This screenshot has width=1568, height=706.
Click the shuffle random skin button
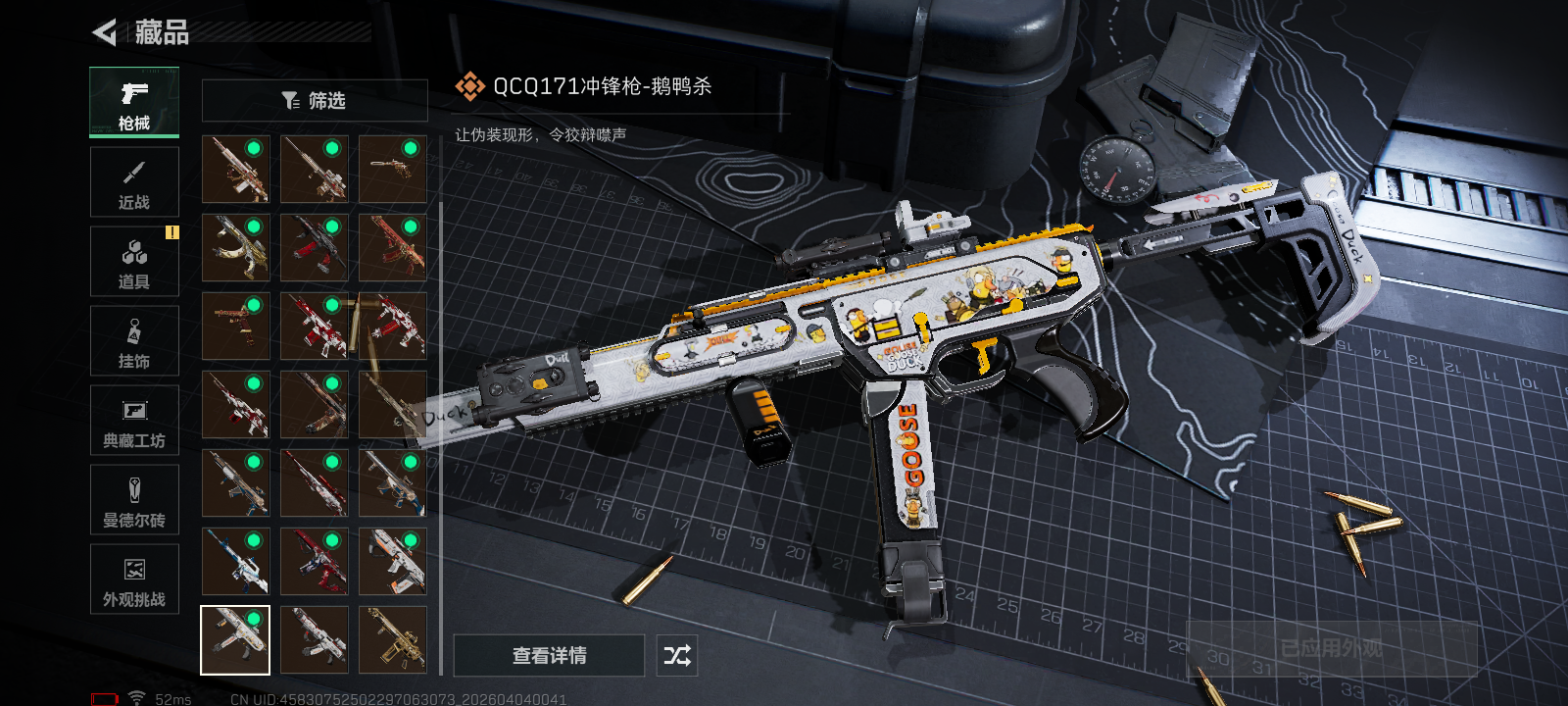pyautogui.click(x=677, y=655)
